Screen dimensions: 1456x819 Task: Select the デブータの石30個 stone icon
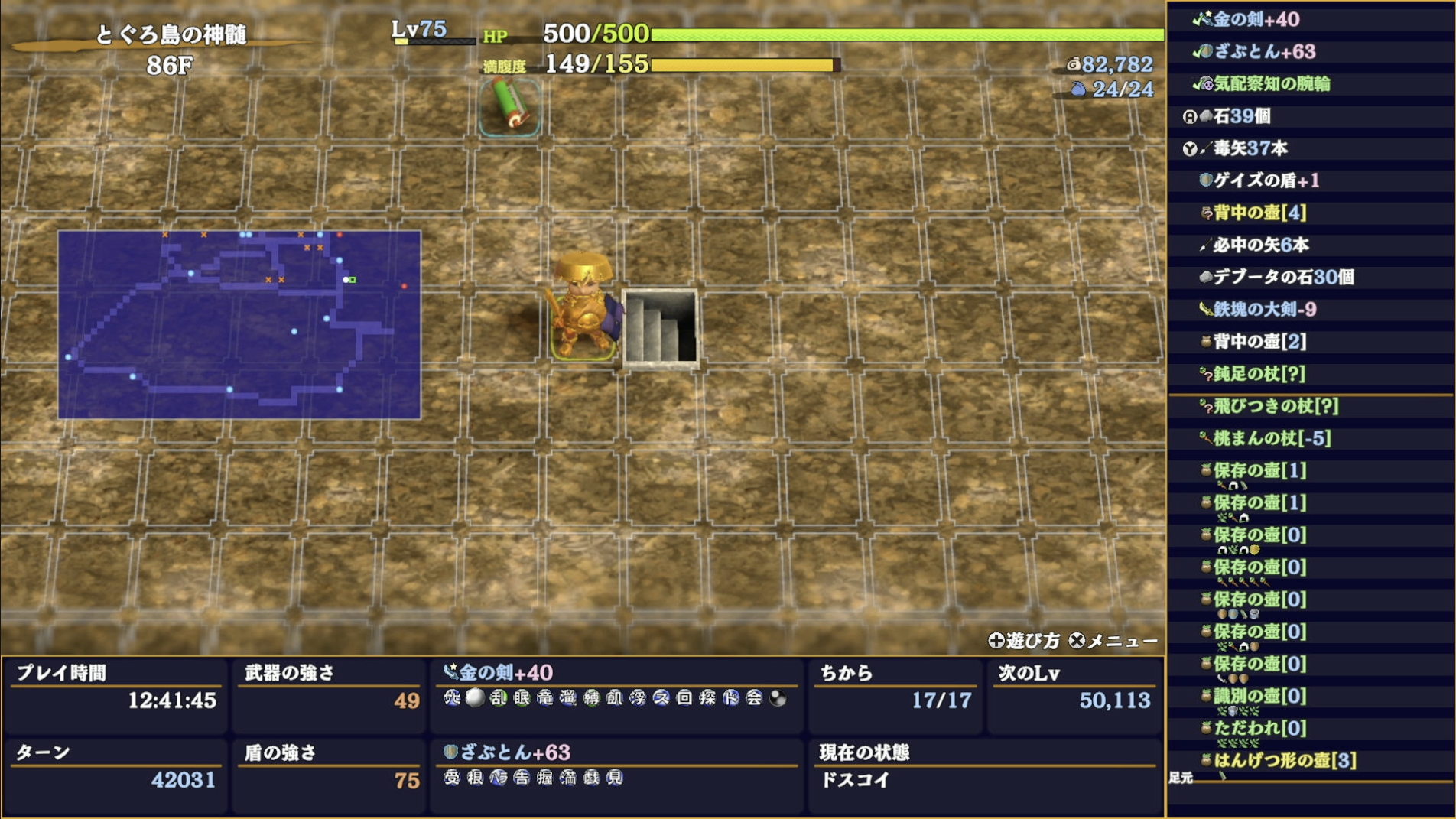1205,278
